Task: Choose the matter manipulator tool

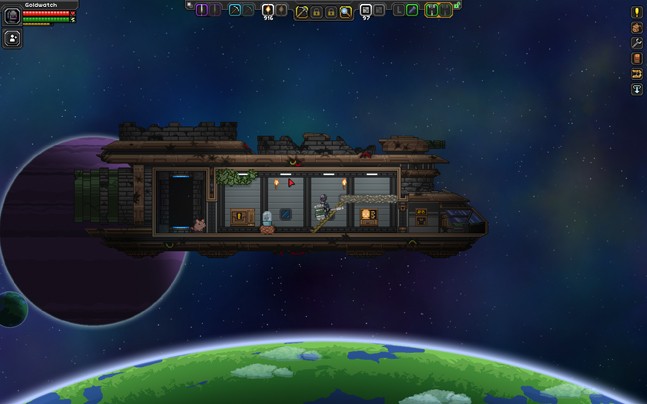Action: (301, 11)
